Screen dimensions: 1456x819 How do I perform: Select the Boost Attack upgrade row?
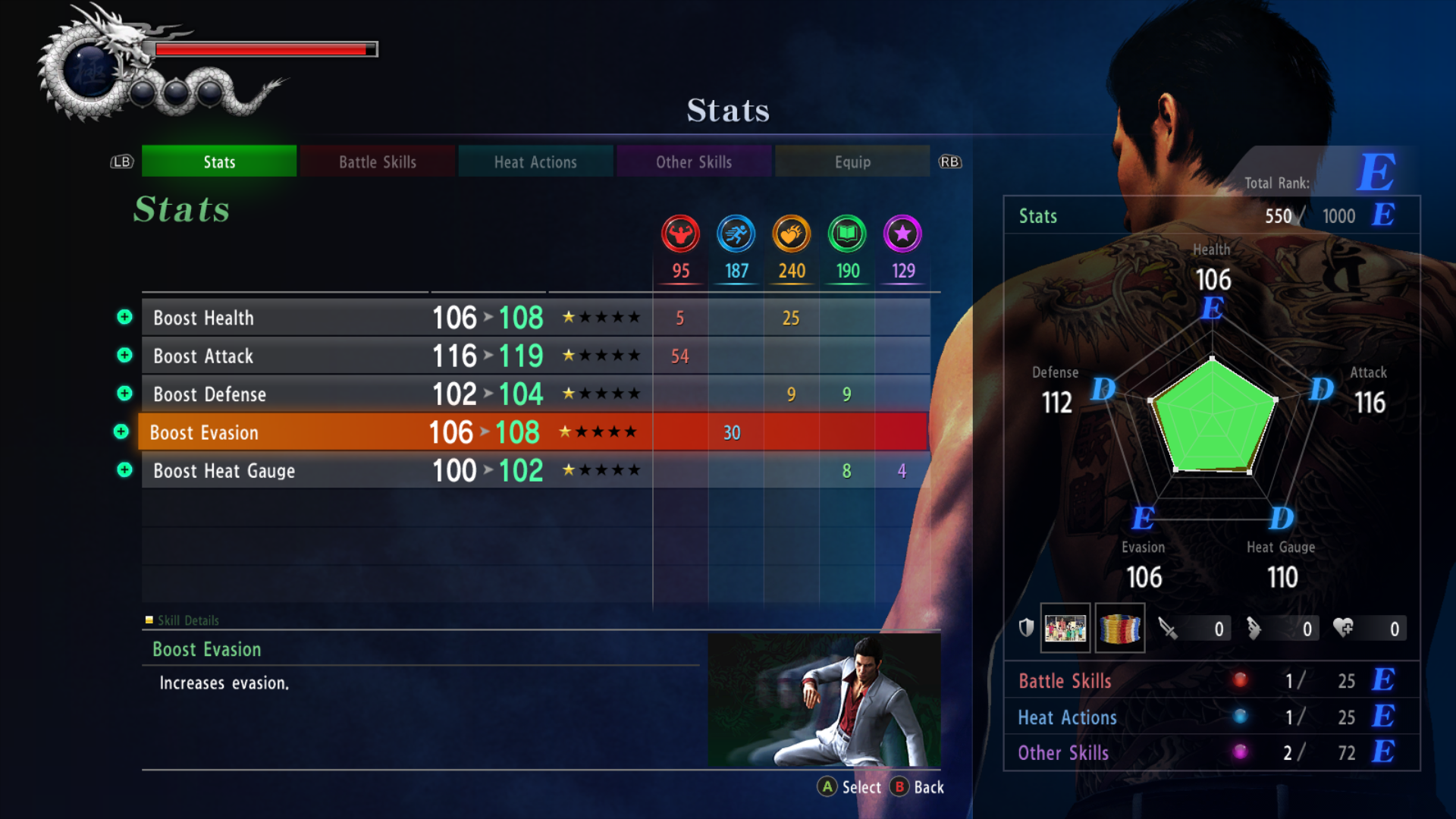click(394, 356)
